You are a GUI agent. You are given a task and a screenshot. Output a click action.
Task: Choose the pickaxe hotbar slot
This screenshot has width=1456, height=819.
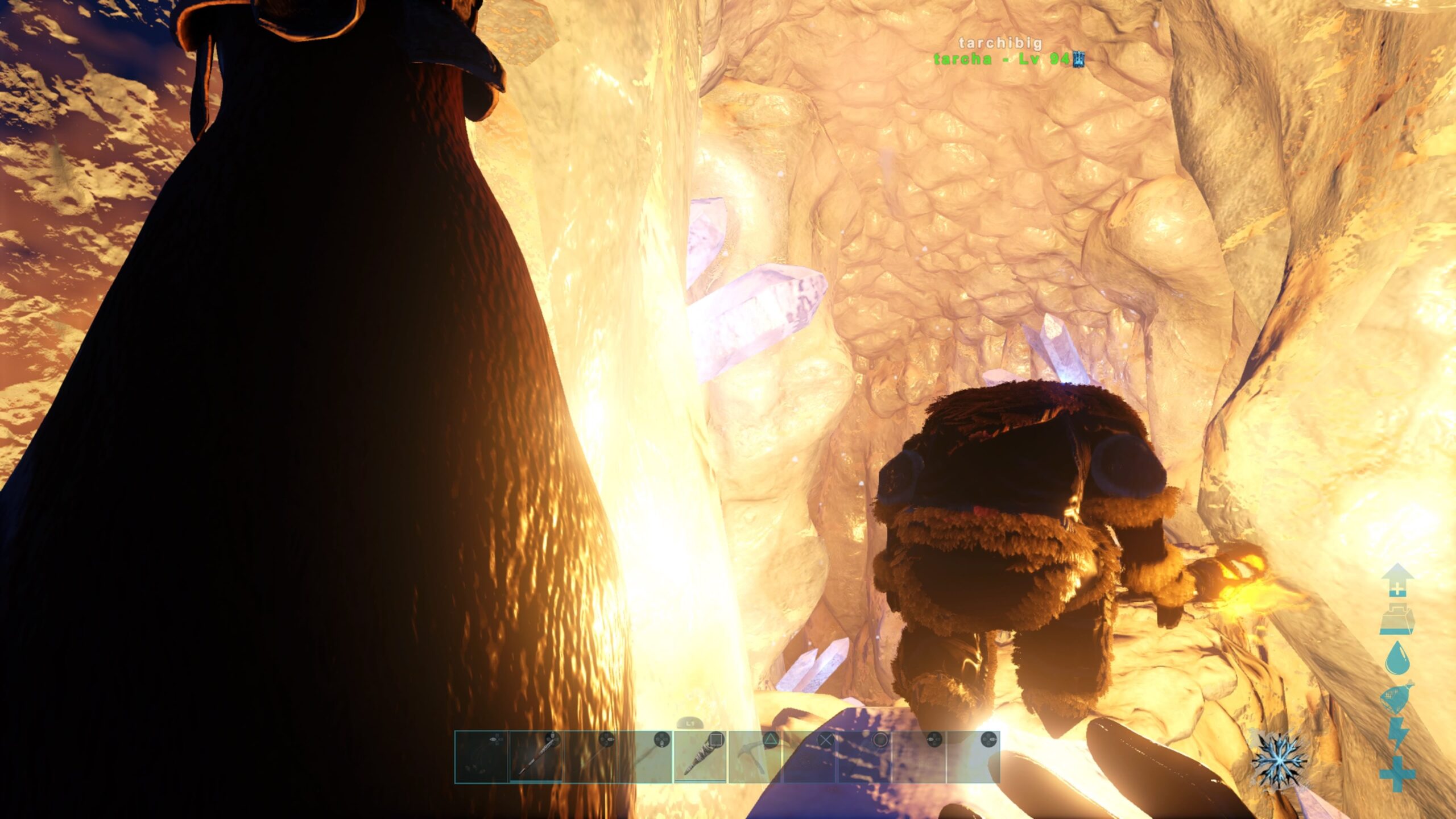[x=755, y=757]
